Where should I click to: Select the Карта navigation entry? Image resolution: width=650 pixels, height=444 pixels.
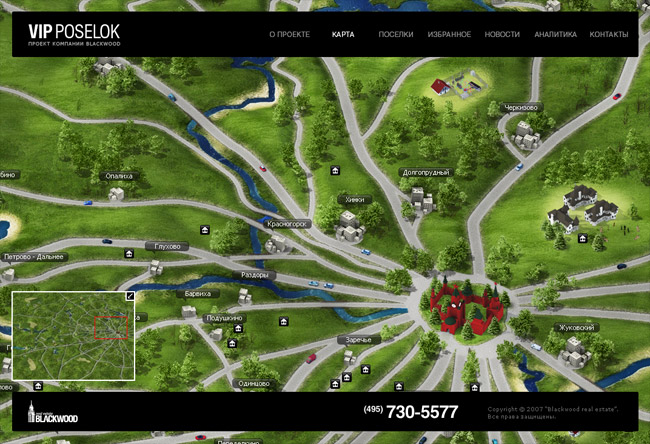coord(343,35)
